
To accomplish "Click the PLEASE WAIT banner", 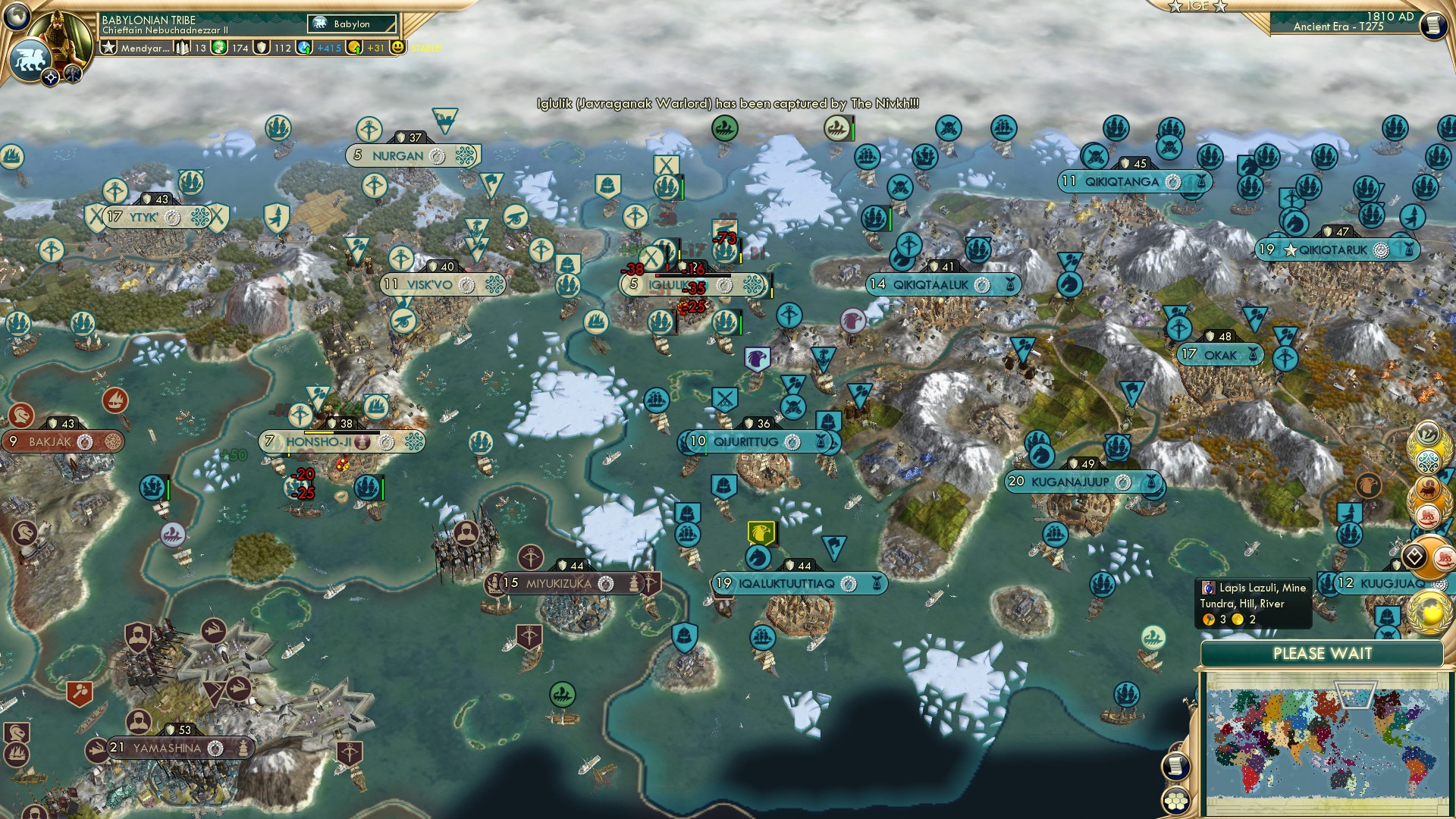I will (x=1323, y=654).
